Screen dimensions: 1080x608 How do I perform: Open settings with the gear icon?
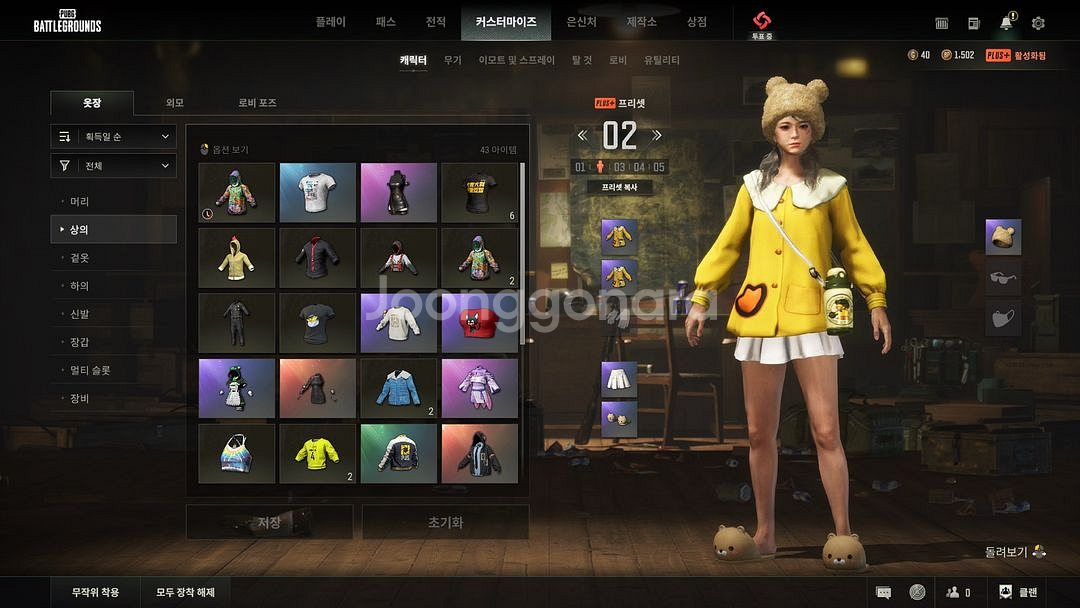tap(1038, 23)
